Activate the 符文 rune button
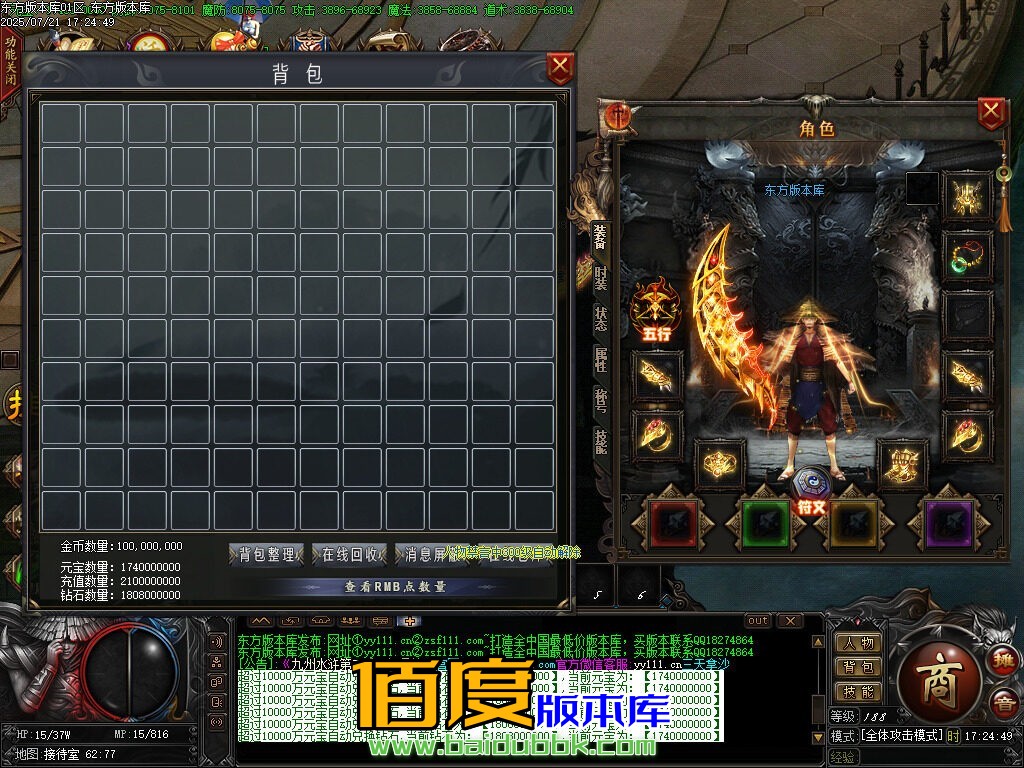The height and width of the screenshot is (768, 1024). point(810,490)
